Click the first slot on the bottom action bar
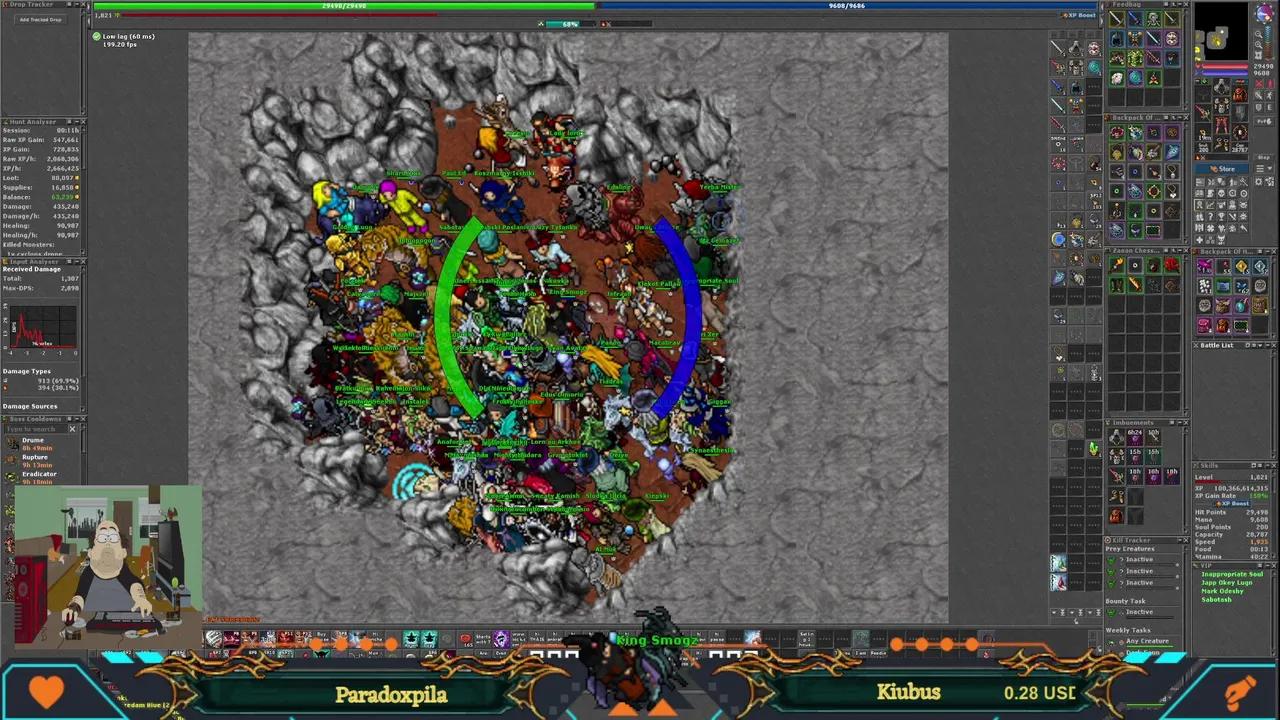 (213, 639)
